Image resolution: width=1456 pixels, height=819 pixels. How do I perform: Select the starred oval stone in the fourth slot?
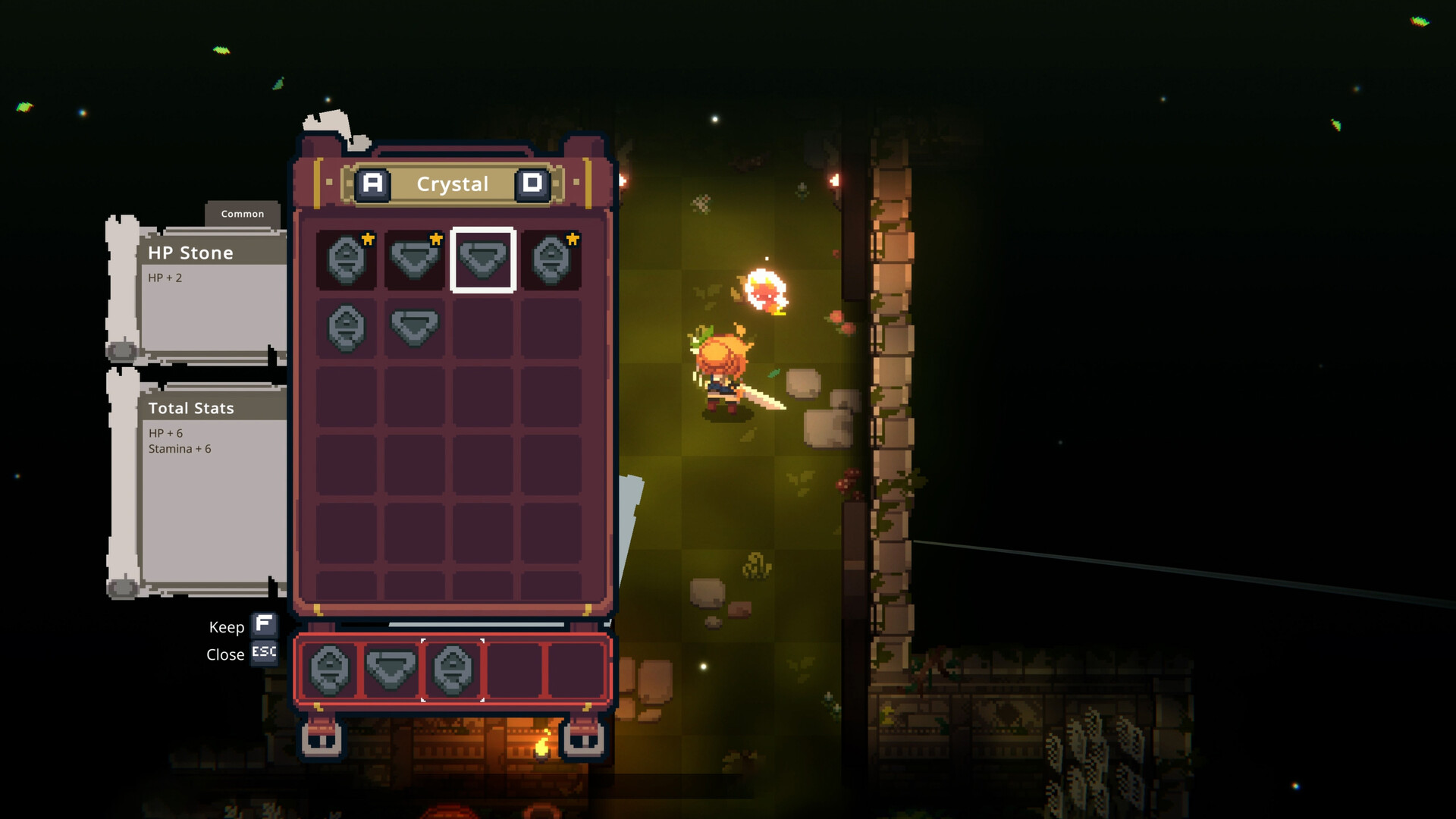(x=551, y=262)
